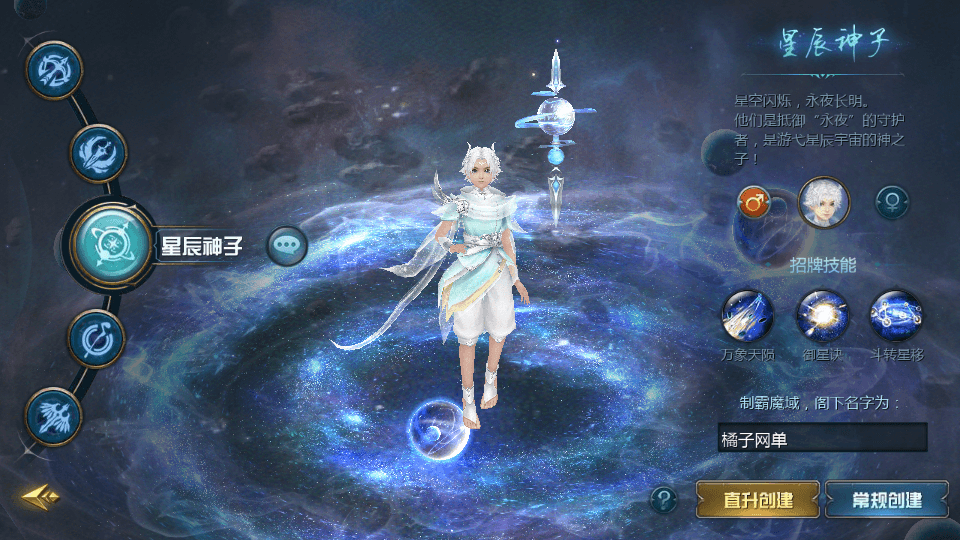The width and height of the screenshot is (960, 540).
Task: Click the white-haired character portrait
Action: 823,203
